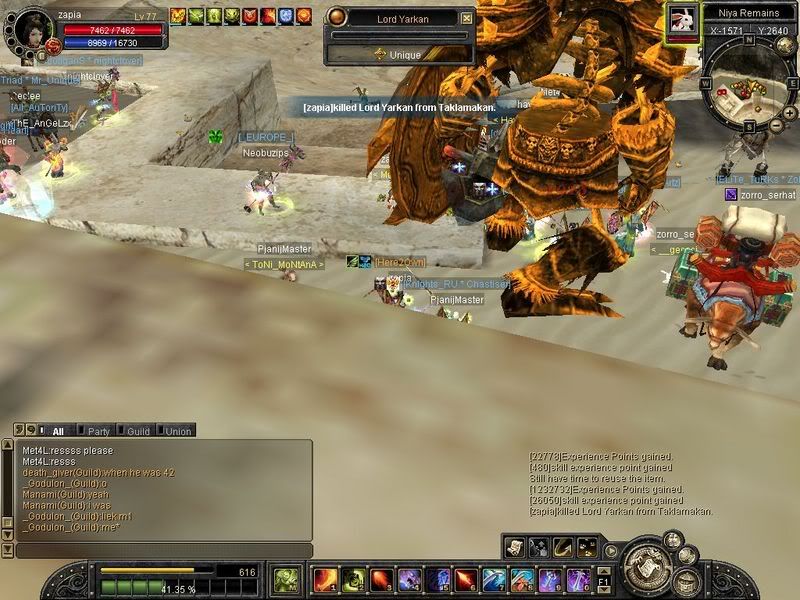Select the lion head buff icon
This screenshot has width=800, height=600.
[178, 15]
